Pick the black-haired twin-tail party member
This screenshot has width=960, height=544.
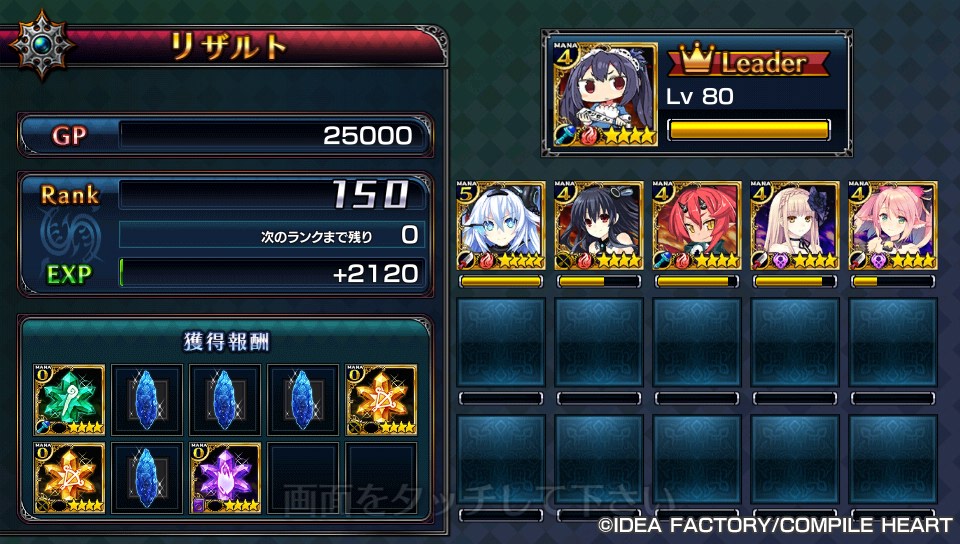pos(599,226)
